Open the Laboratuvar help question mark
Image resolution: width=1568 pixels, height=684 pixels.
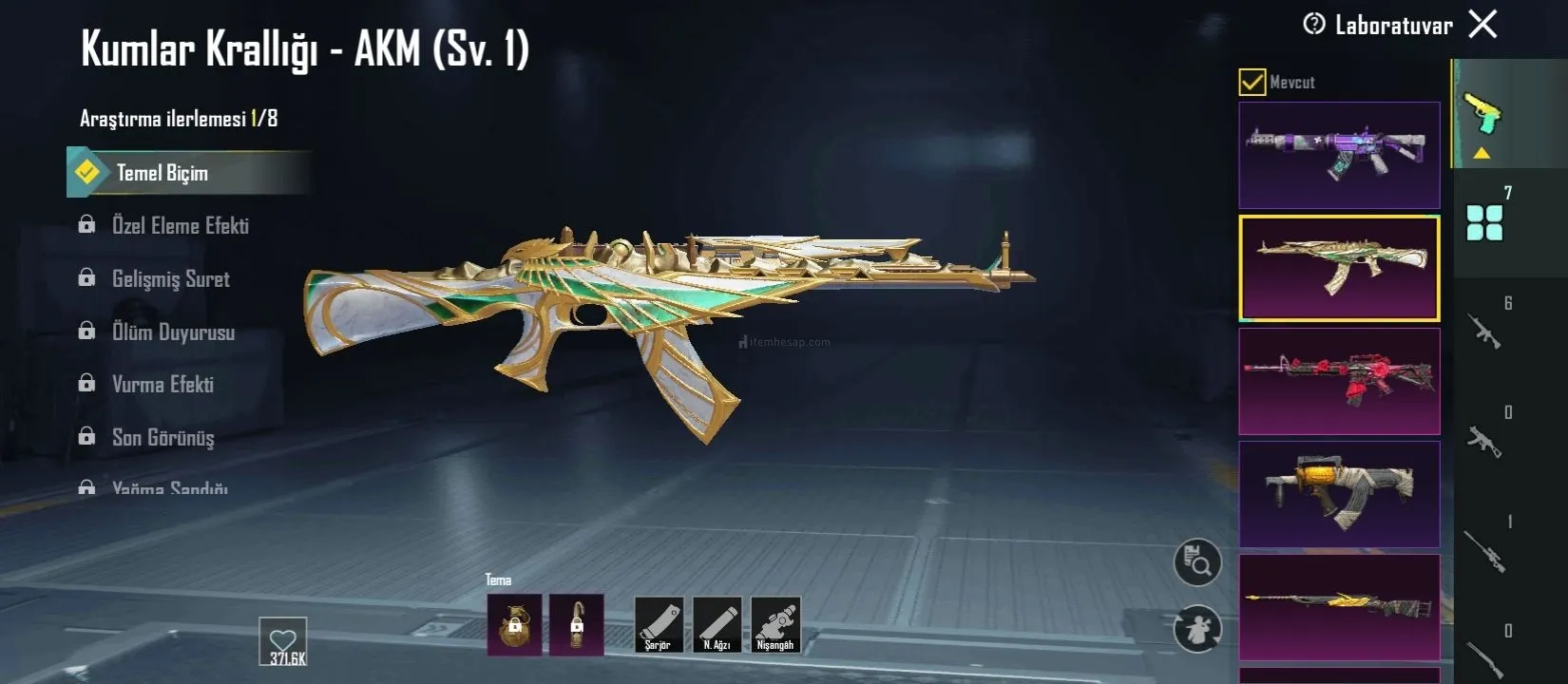pyautogui.click(x=1314, y=25)
